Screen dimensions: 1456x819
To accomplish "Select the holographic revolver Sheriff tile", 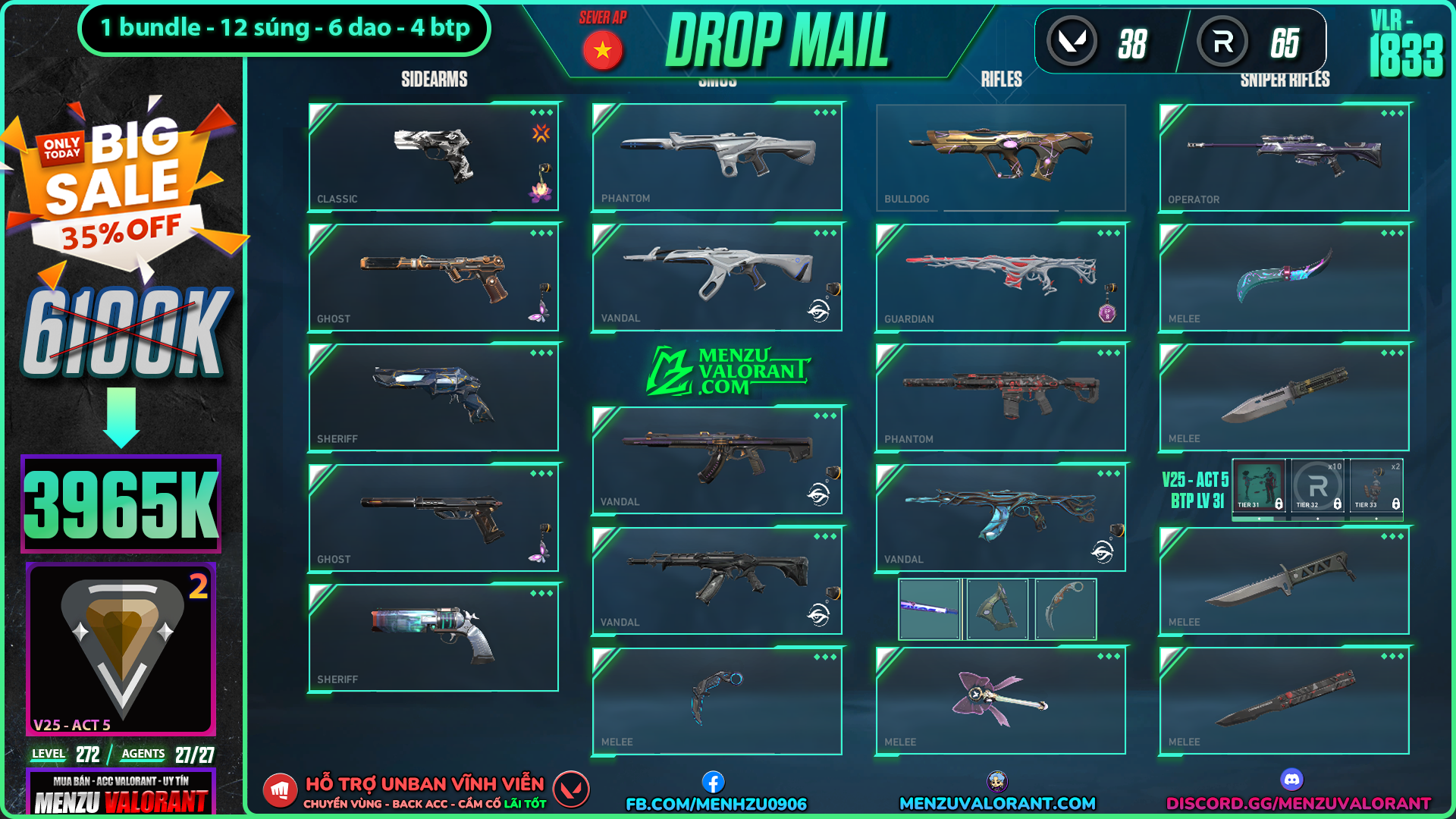I will pos(433,637).
